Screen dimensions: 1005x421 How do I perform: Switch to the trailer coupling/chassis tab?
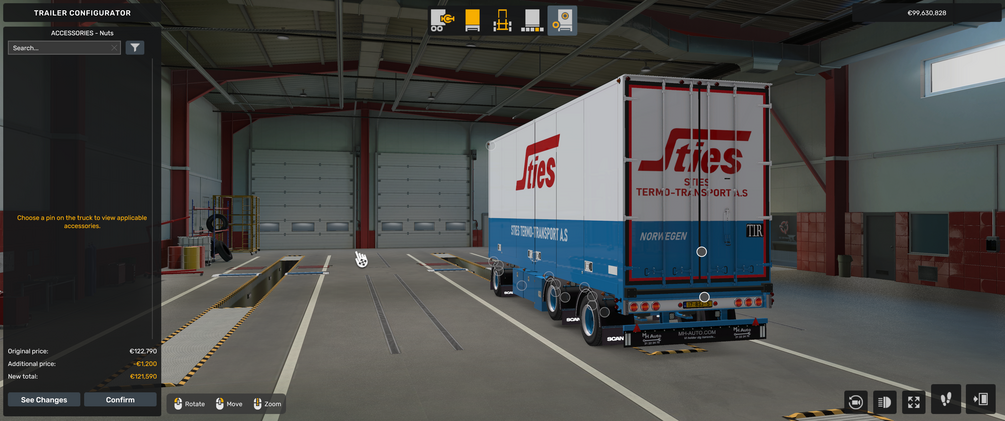coord(443,20)
